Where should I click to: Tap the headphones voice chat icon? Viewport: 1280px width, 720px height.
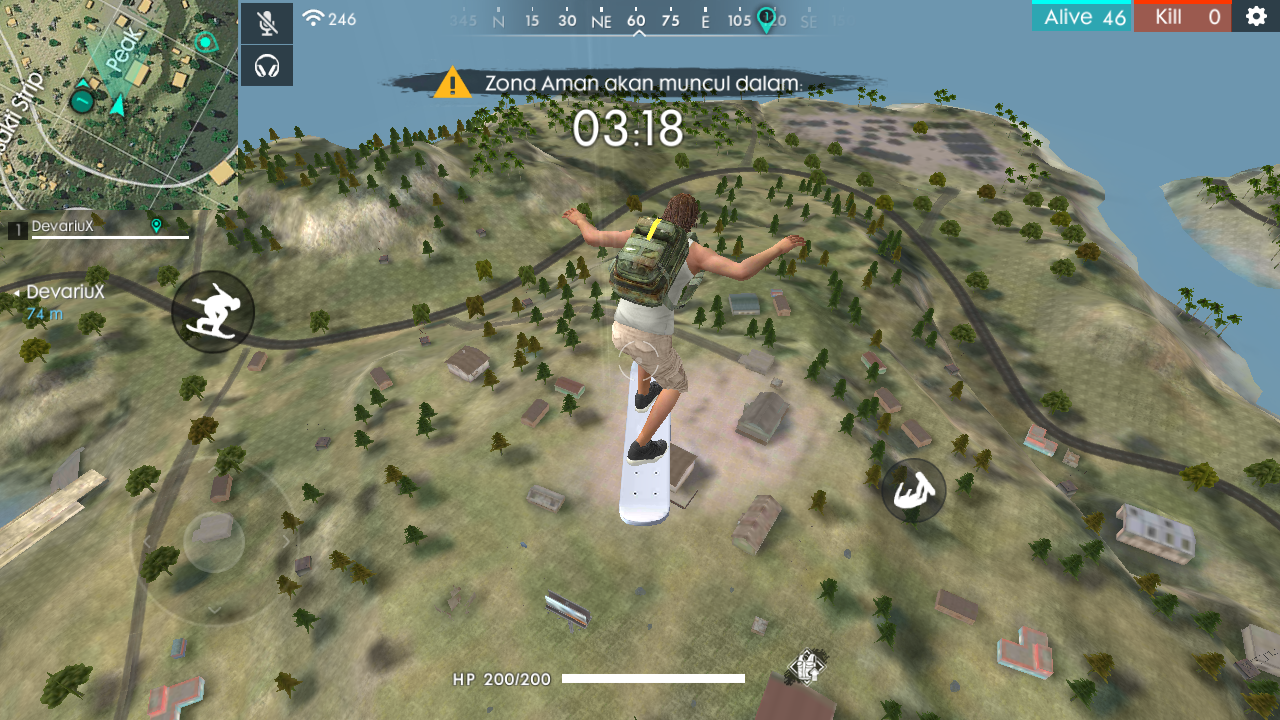tap(266, 68)
